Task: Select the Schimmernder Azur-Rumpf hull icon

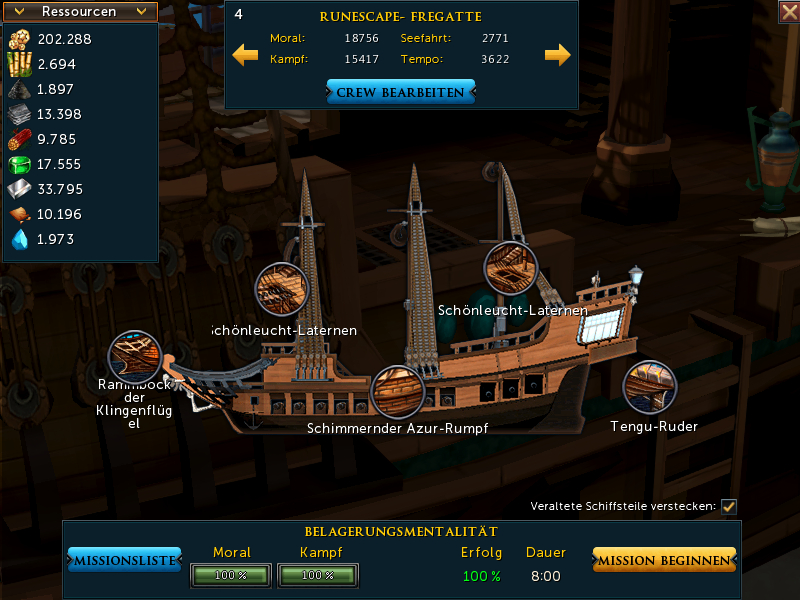Action: coord(397,392)
